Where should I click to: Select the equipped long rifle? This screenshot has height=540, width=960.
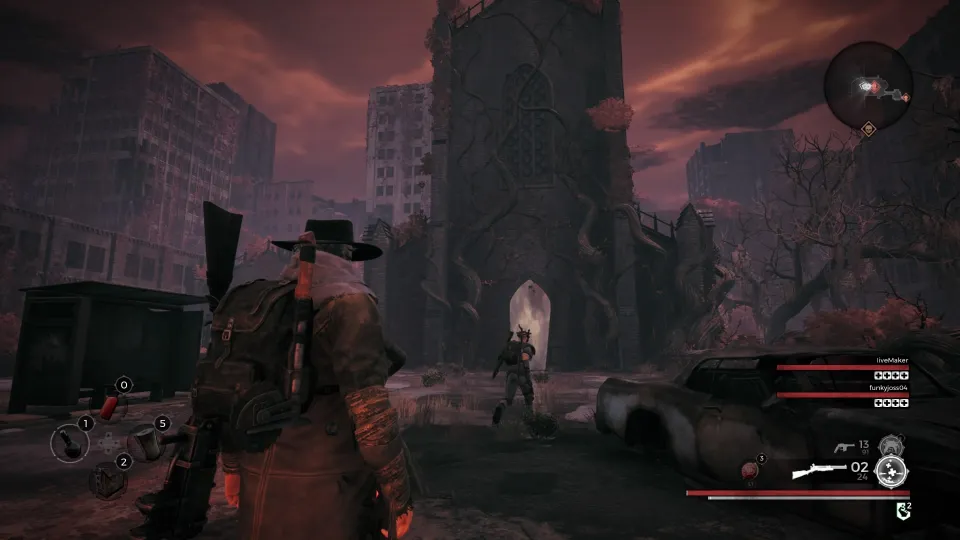coord(818,469)
